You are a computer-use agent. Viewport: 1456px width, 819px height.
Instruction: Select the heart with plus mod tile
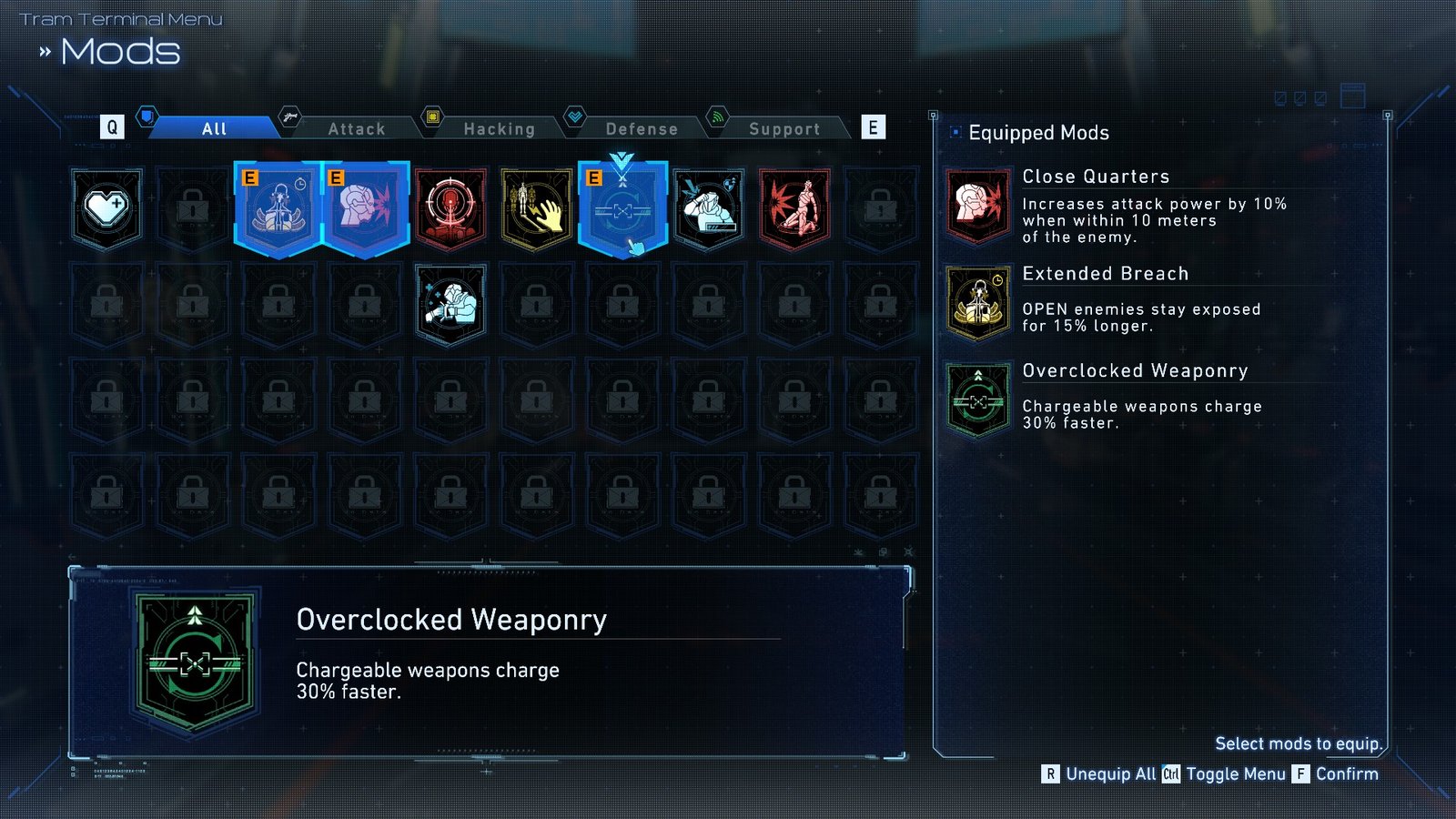(x=107, y=208)
